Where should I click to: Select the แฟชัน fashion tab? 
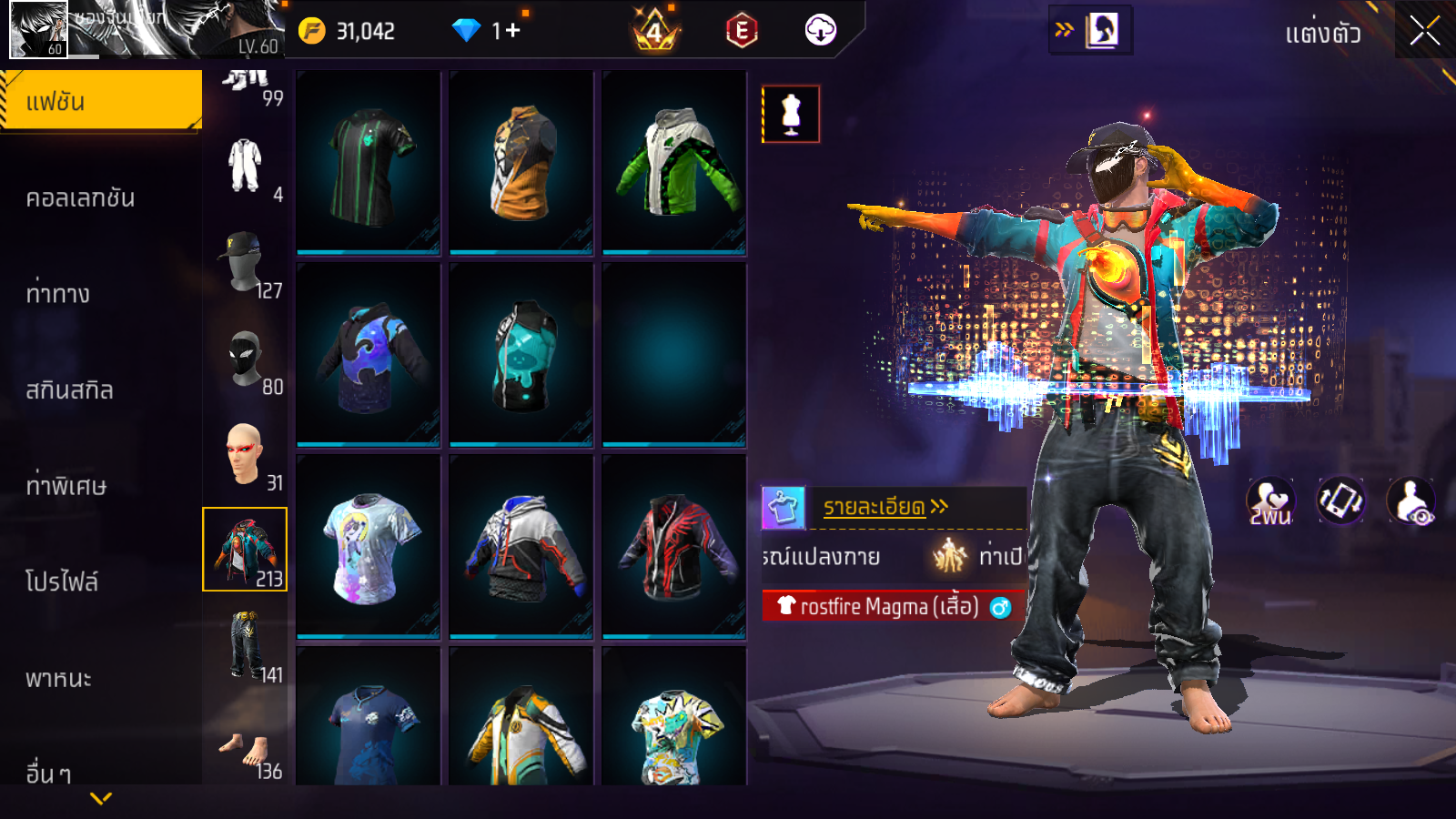pyautogui.click(x=100, y=101)
